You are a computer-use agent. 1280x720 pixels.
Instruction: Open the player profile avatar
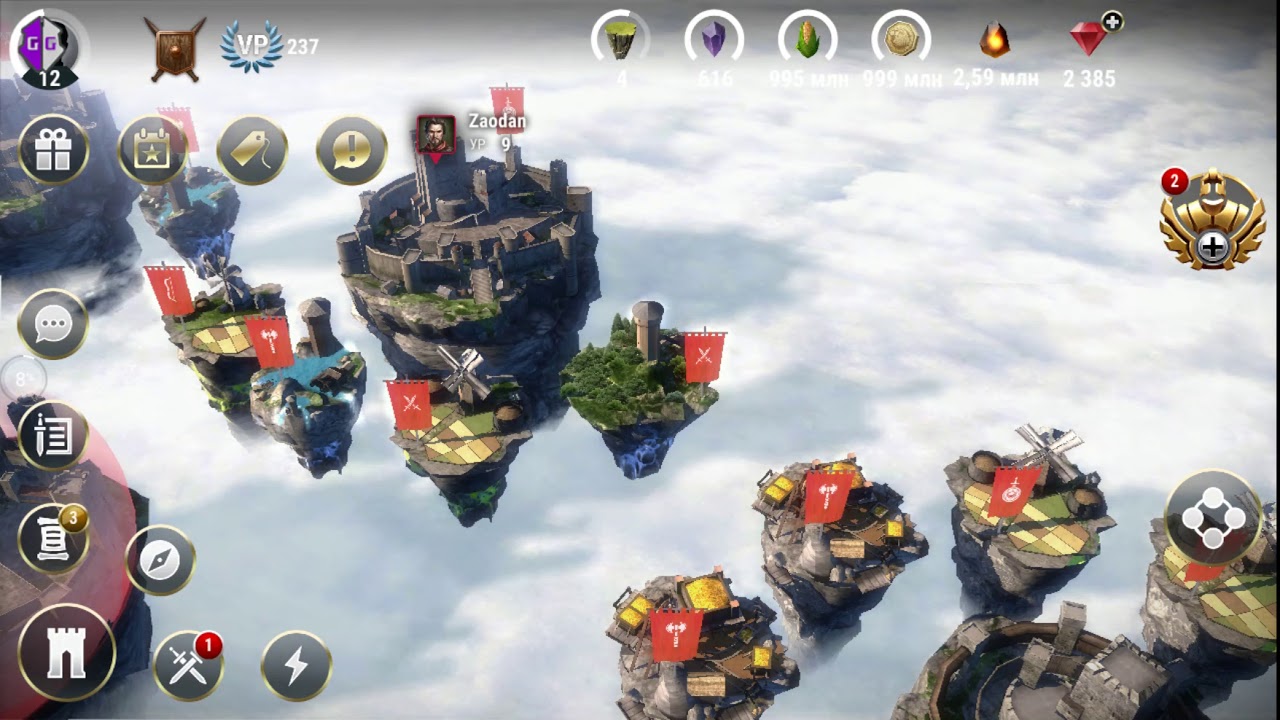pyautogui.click(x=48, y=48)
